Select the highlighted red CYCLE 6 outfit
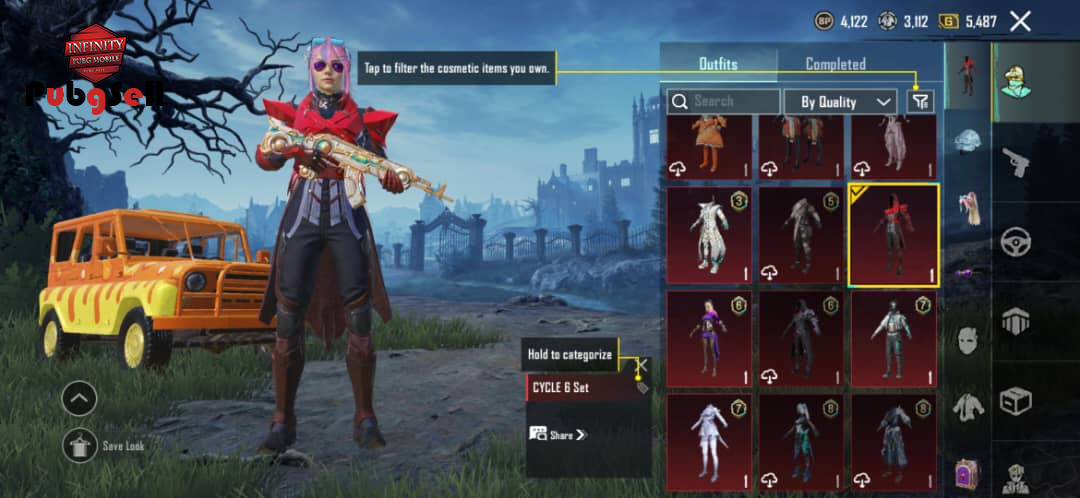Image resolution: width=1080 pixels, height=498 pixels. (893, 235)
